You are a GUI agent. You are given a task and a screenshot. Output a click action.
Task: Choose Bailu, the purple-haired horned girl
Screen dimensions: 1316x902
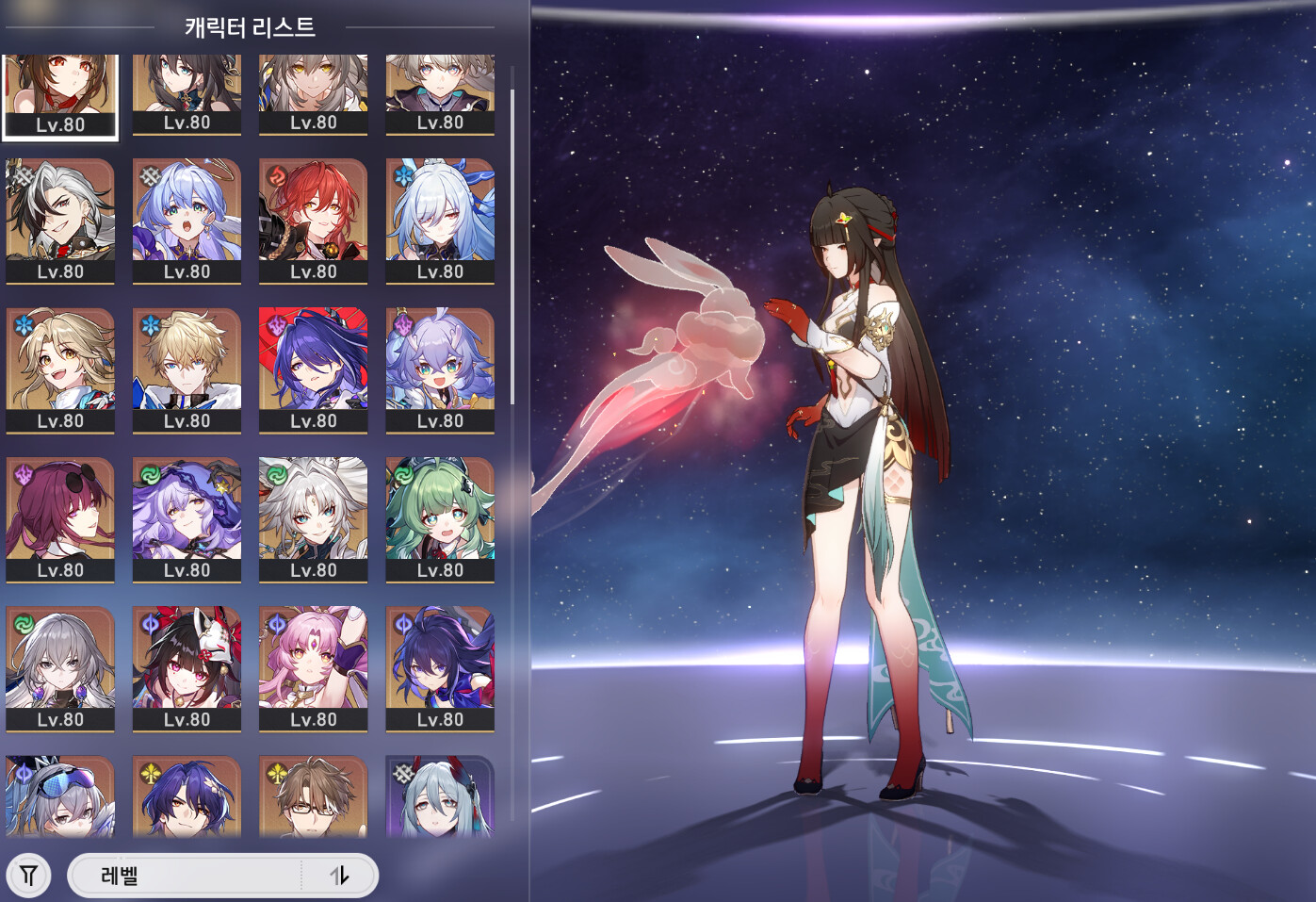coord(440,369)
